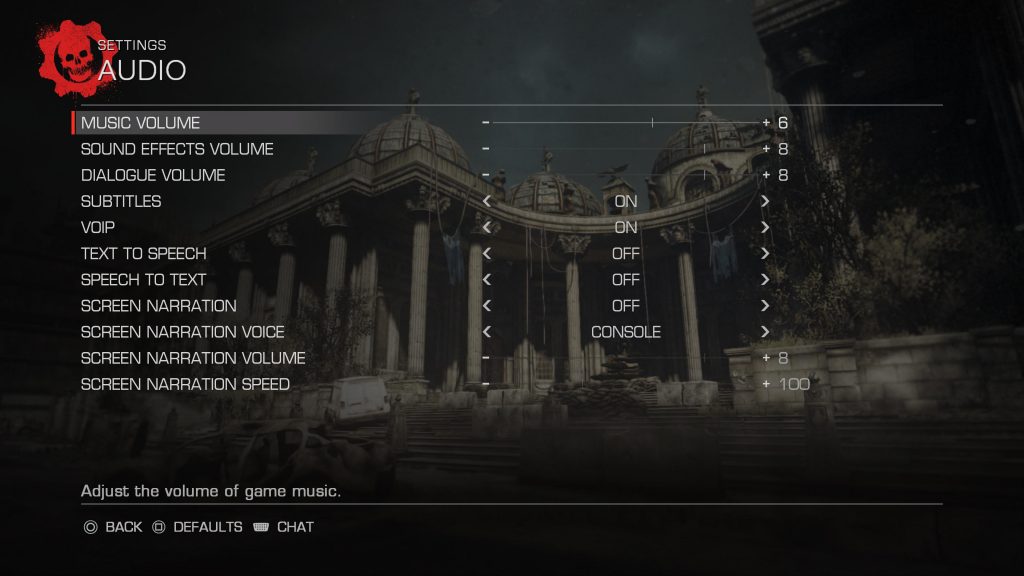Screen dimensions: 1024x576
Task: Open the Chat option
Action: (x=284, y=526)
